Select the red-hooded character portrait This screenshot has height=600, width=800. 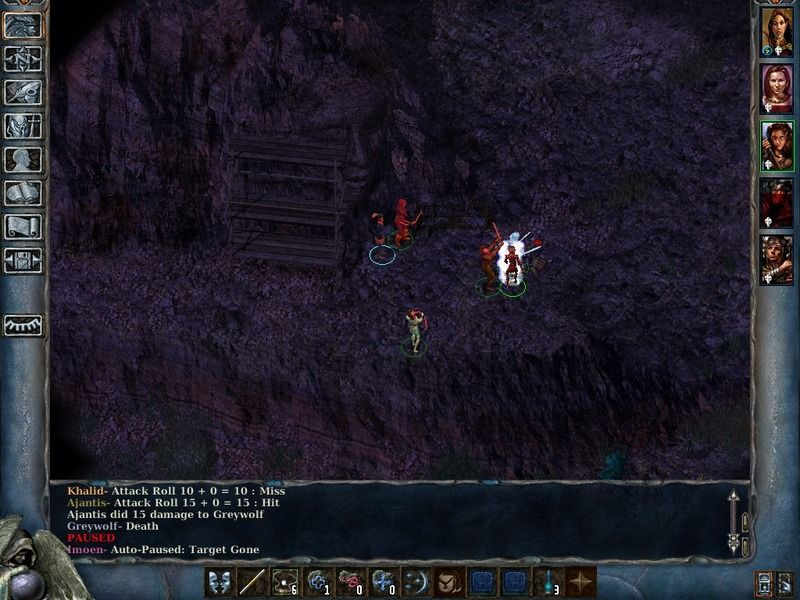[776, 203]
